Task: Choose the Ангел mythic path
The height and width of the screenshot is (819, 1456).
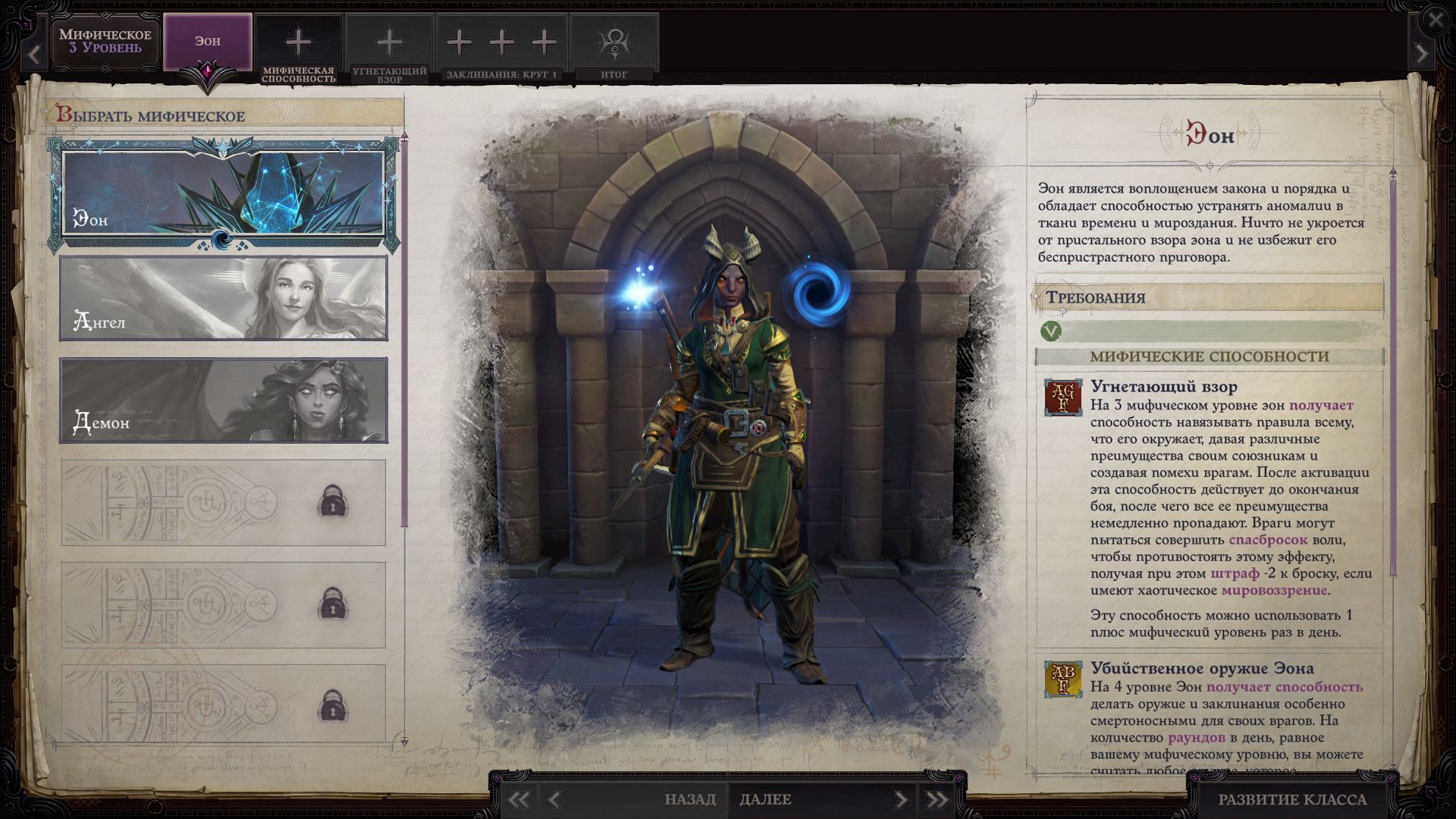Action: (x=223, y=297)
